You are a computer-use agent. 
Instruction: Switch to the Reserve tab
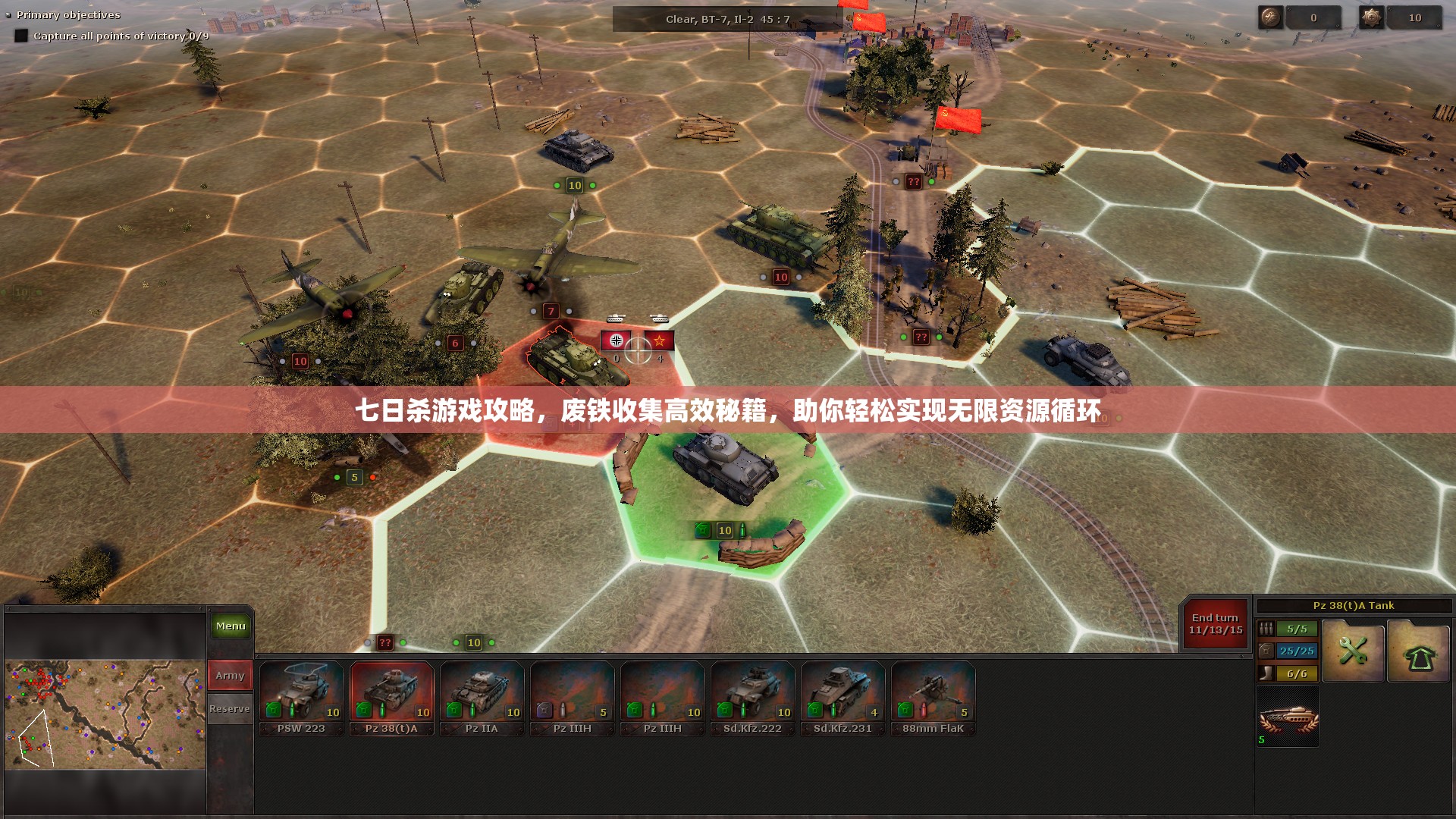point(230,709)
